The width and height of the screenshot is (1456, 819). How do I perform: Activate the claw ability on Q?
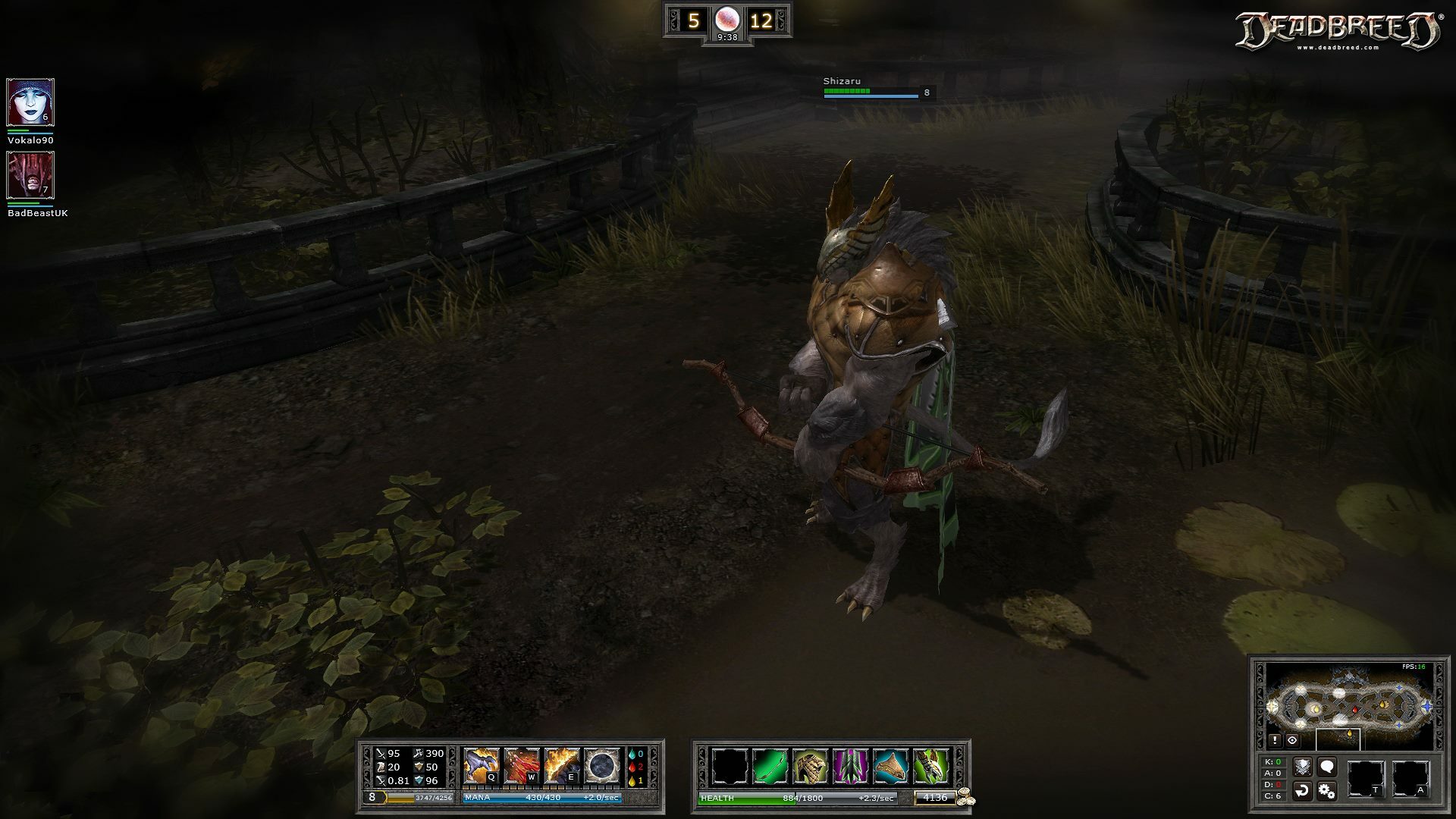[x=482, y=766]
